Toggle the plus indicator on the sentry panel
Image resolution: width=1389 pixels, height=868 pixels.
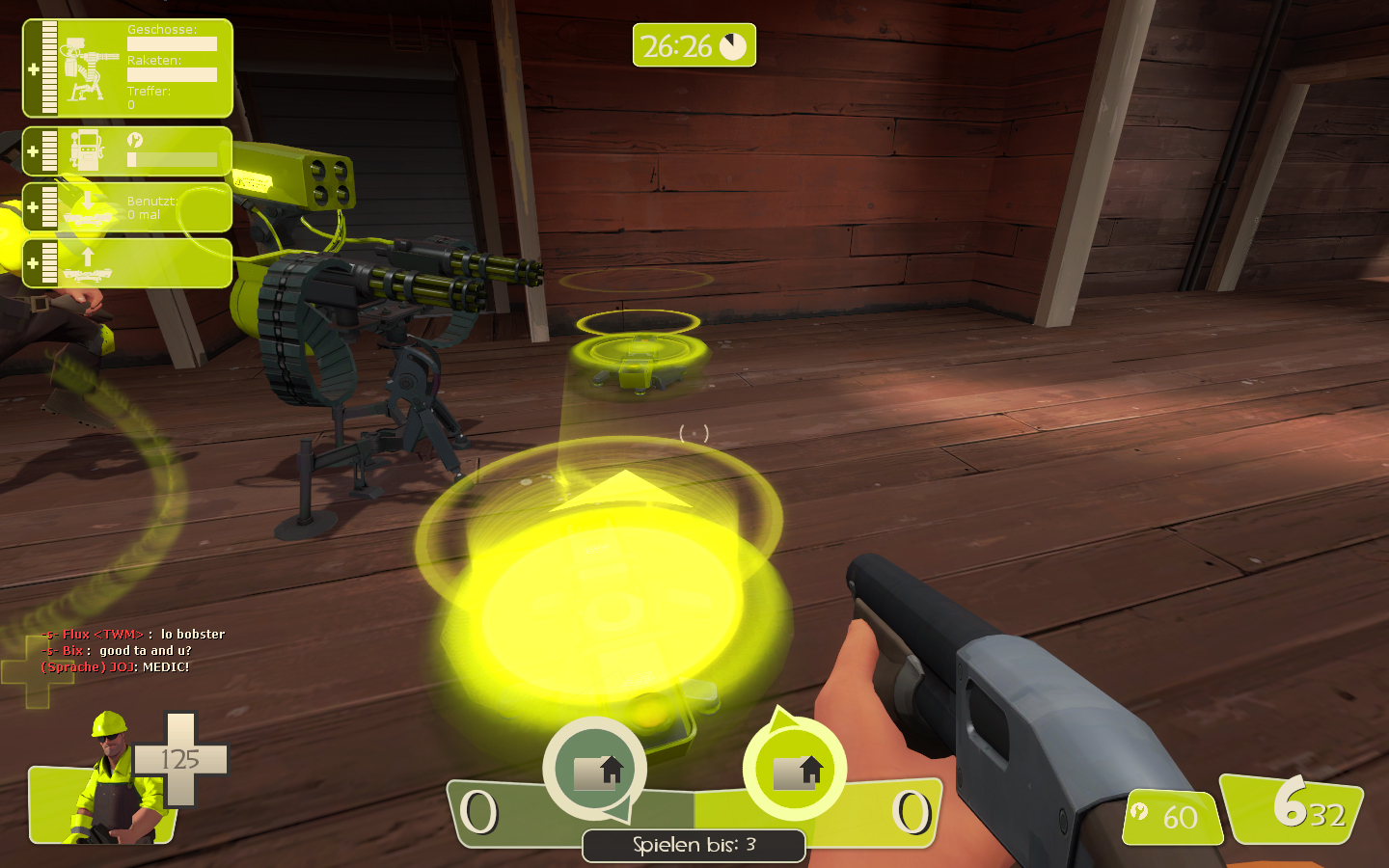(x=33, y=68)
